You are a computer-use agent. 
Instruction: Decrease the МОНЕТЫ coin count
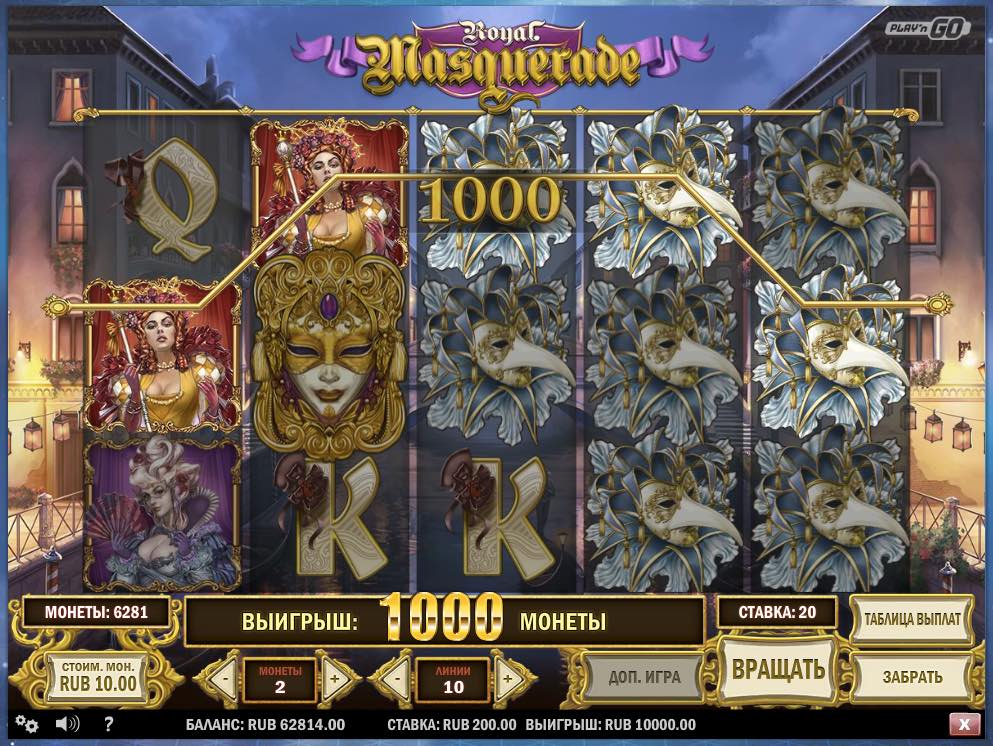[x=223, y=679]
